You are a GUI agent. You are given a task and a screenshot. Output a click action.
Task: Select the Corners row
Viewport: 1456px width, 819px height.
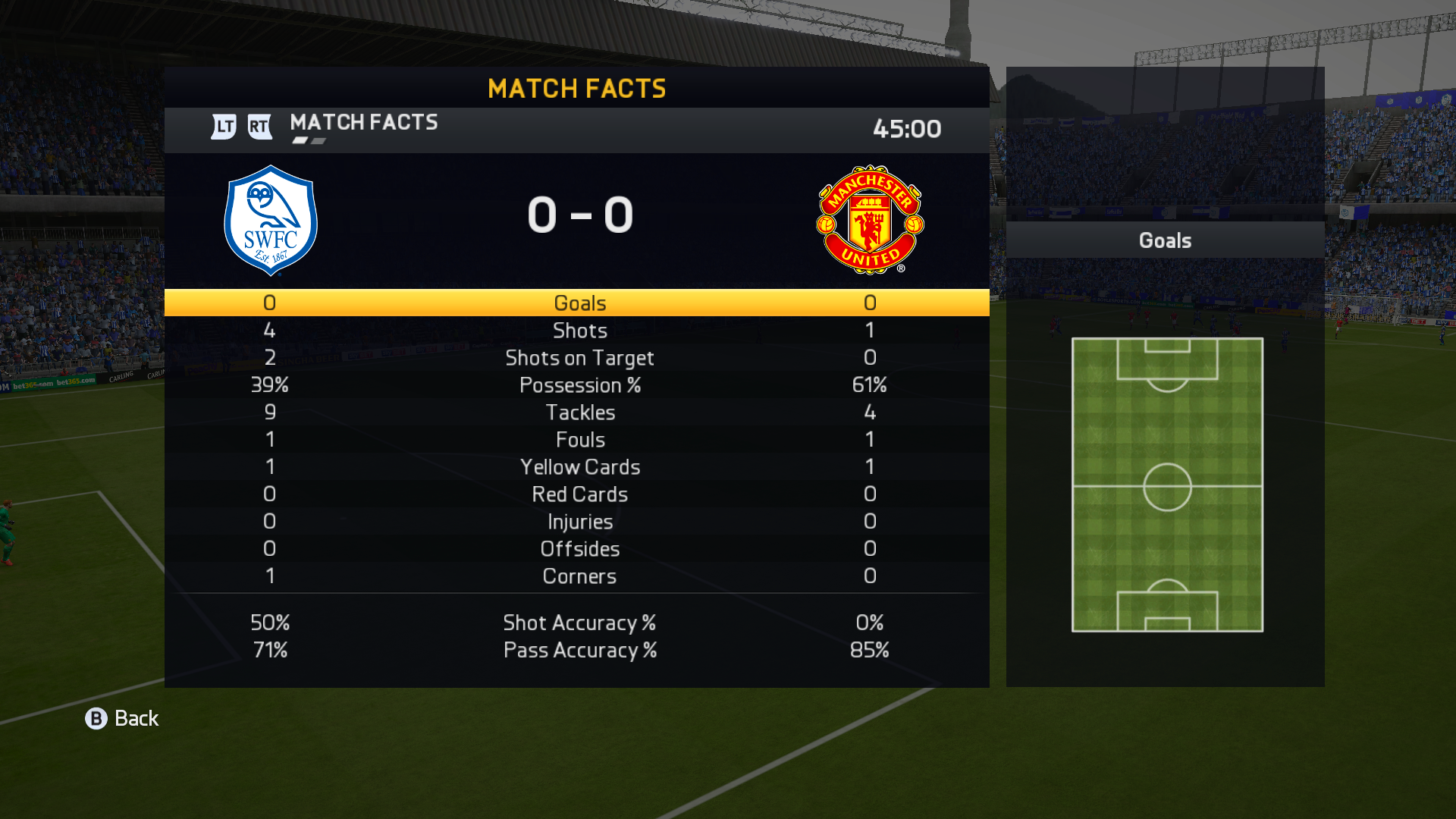tap(579, 576)
